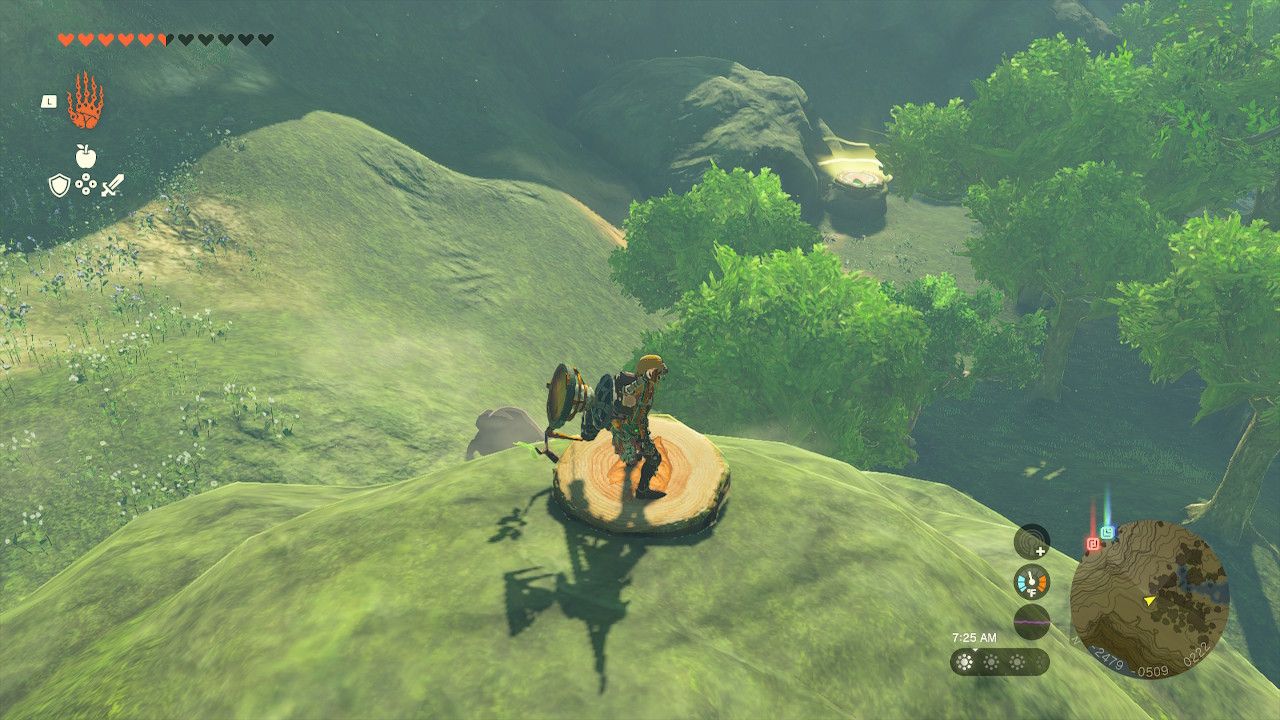1280x720 pixels.
Task: Click the yellow player arrow on the minimap
Action: click(1150, 600)
